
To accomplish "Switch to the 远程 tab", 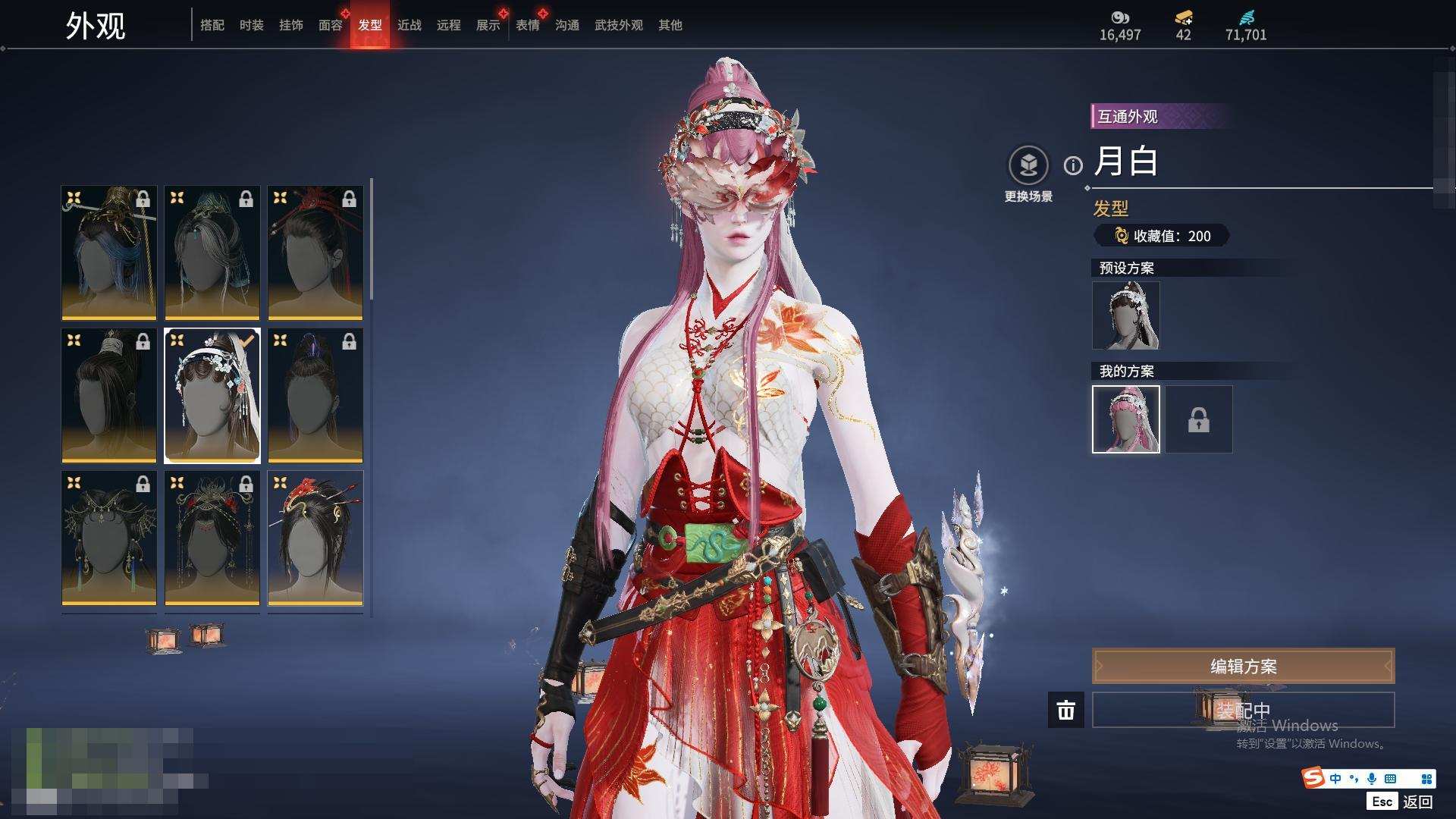I will [x=449, y=25].
